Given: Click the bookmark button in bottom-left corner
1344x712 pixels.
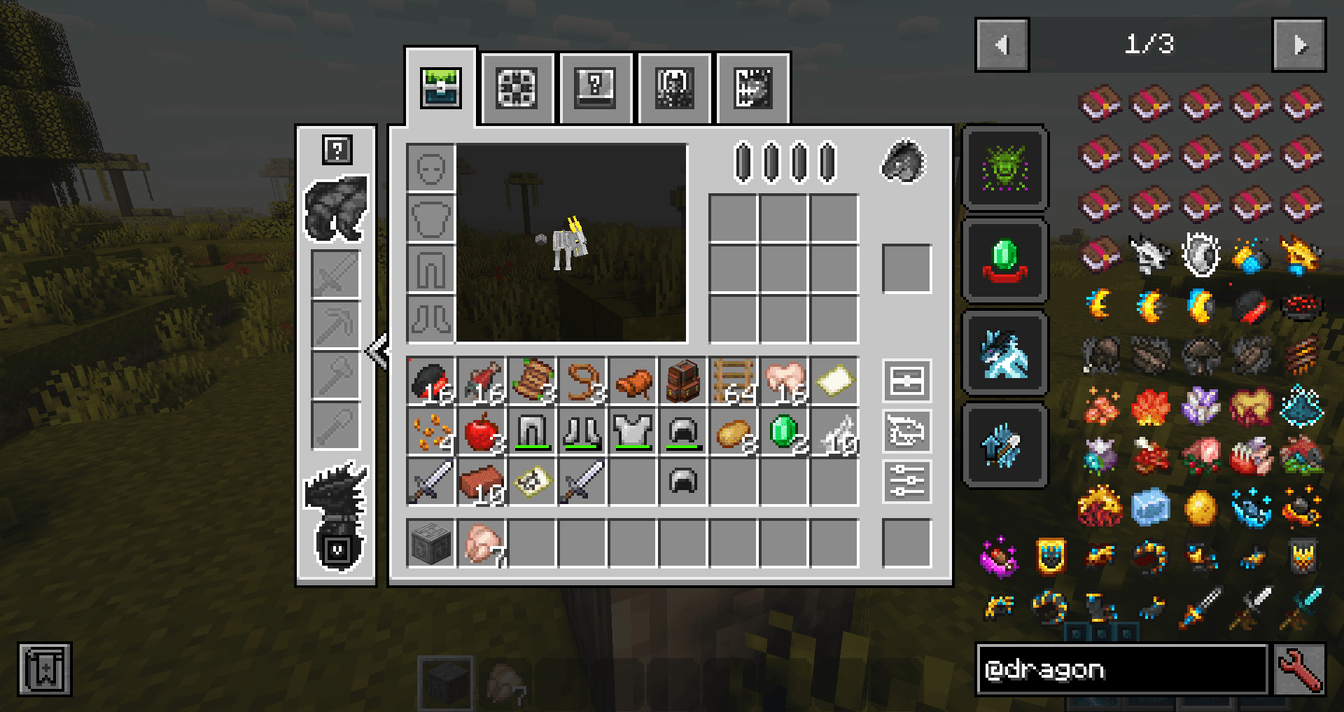Looking at the screenshot, I should 45,670.
